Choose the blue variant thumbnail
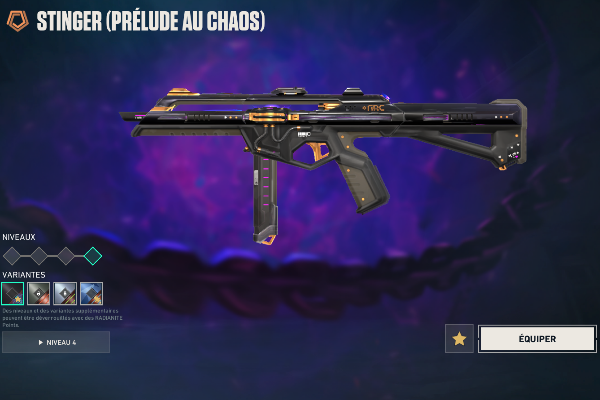Viewport: 600px width, 400px height. click(x=91, y=293)
